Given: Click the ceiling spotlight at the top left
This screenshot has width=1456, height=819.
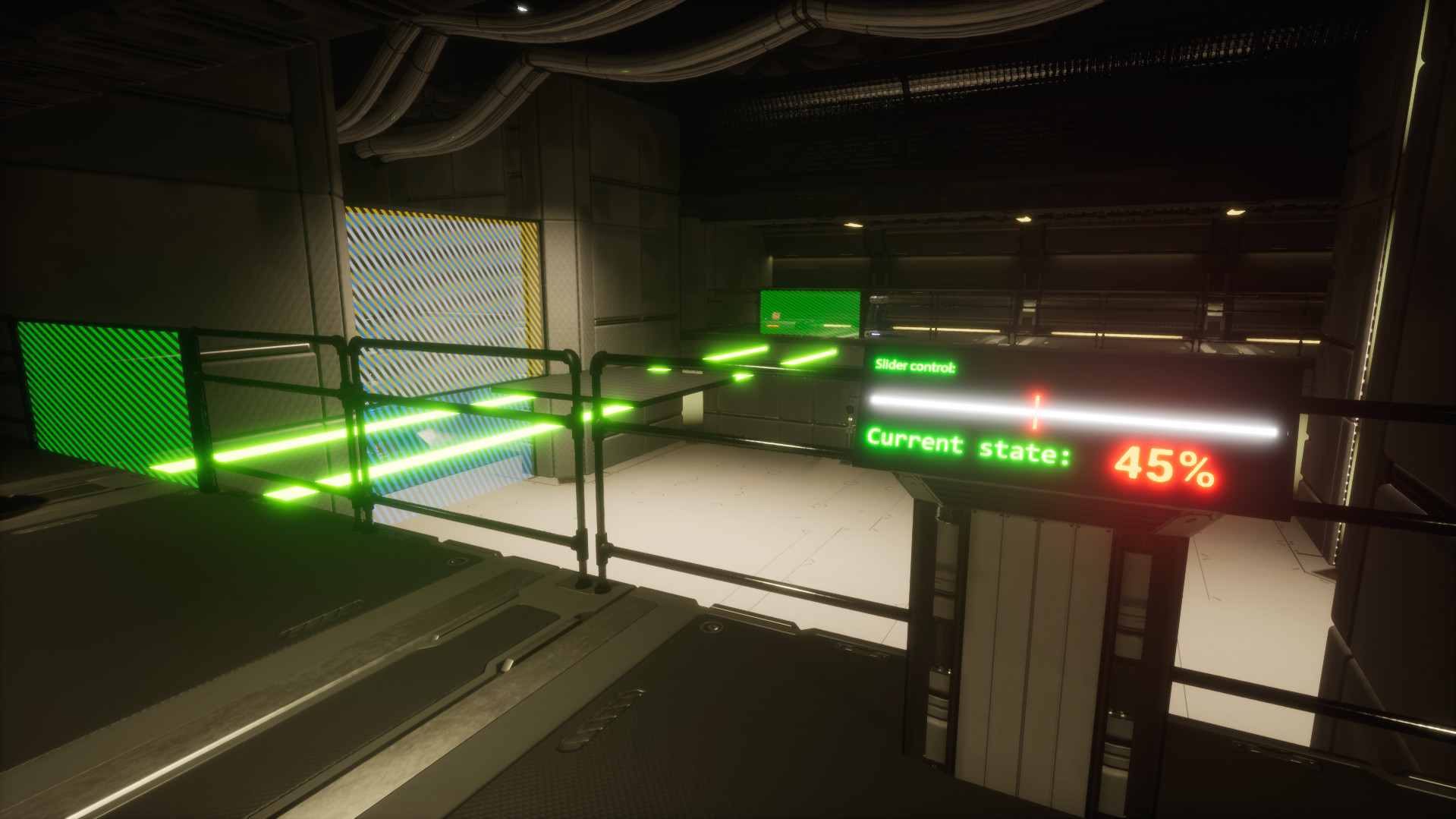Looking at the screenshot, I should point(522,10).
